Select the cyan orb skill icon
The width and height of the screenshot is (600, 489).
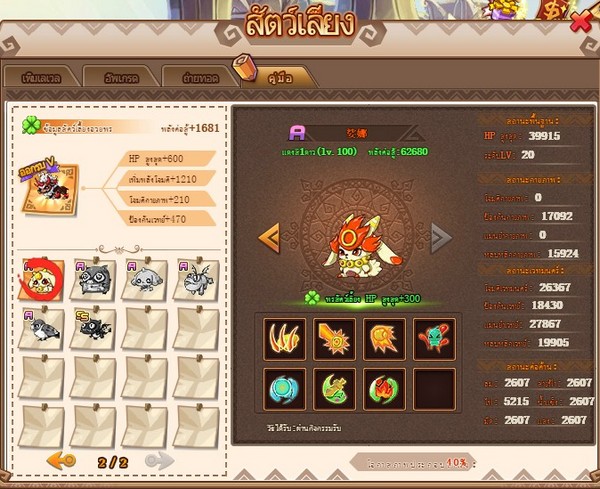287,388
